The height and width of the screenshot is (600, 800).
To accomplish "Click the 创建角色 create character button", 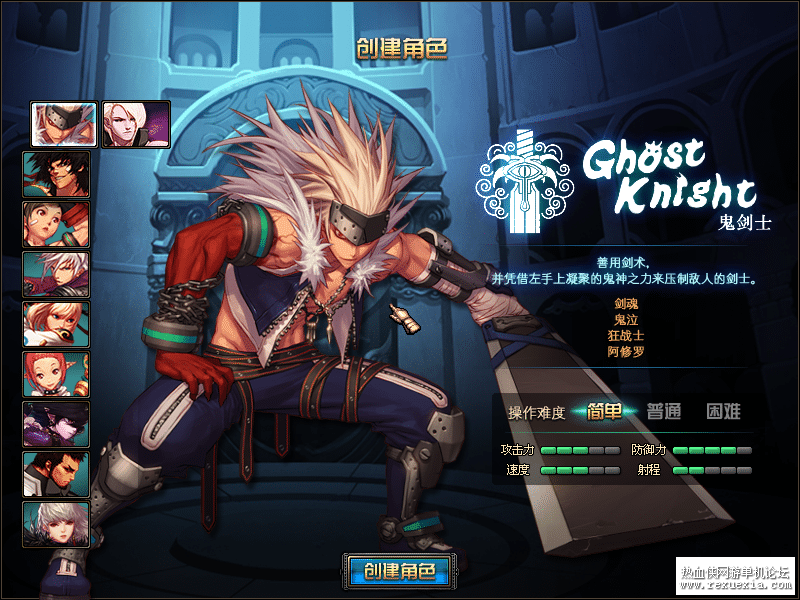I will (399, 572).
